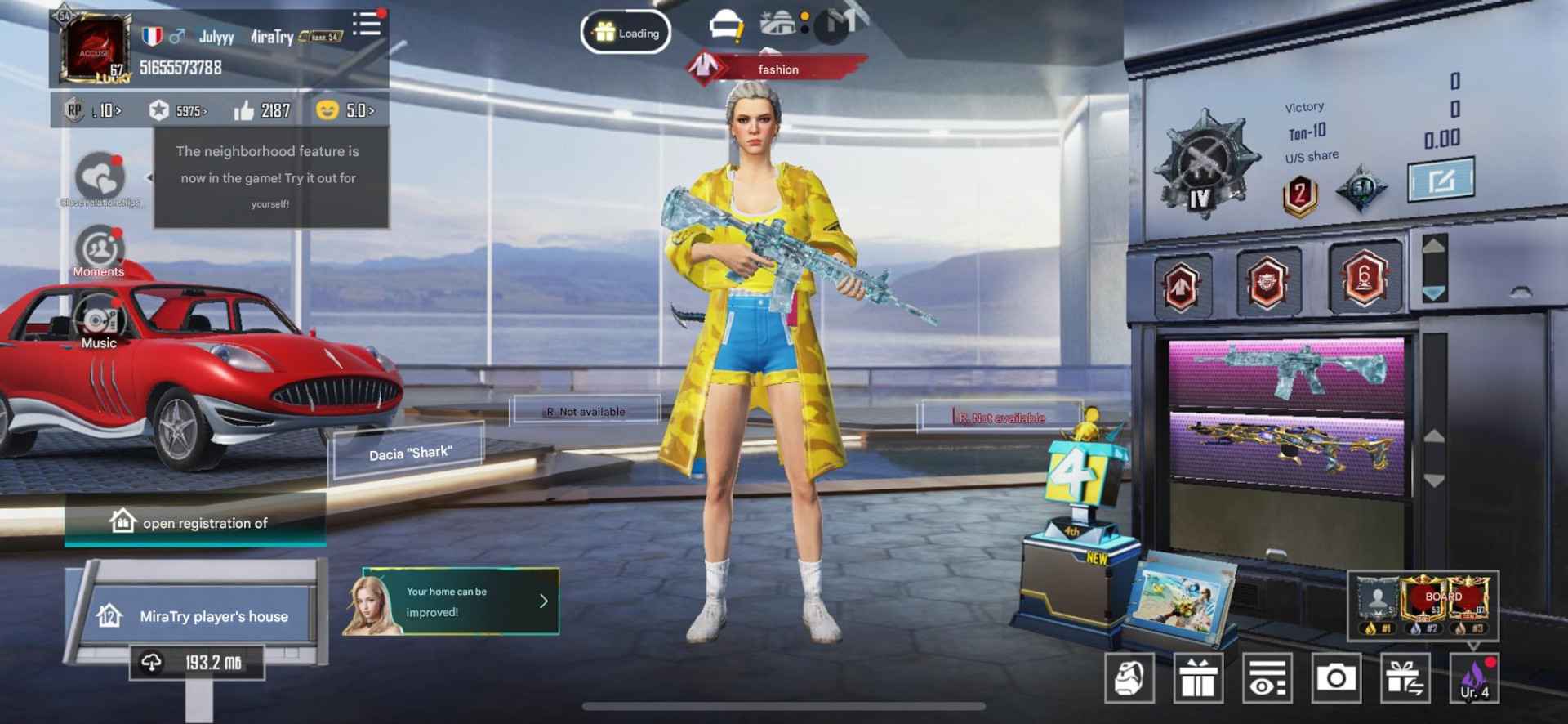Select the spectate eye-list icon
The image size is (1568, 724).
[1267, 677]
